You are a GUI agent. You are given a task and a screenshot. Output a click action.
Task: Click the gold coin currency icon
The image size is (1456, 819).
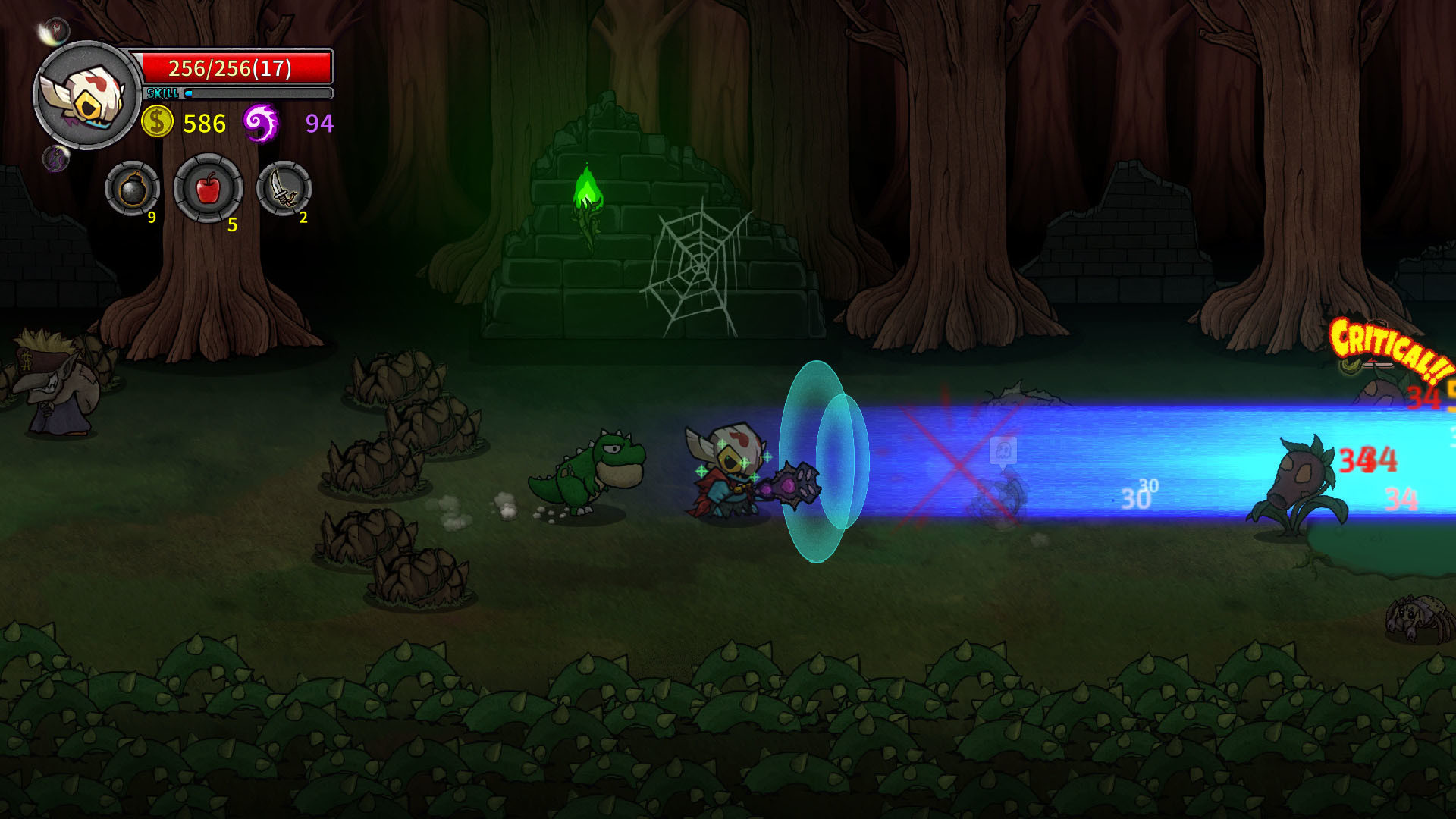click(155, 120)
